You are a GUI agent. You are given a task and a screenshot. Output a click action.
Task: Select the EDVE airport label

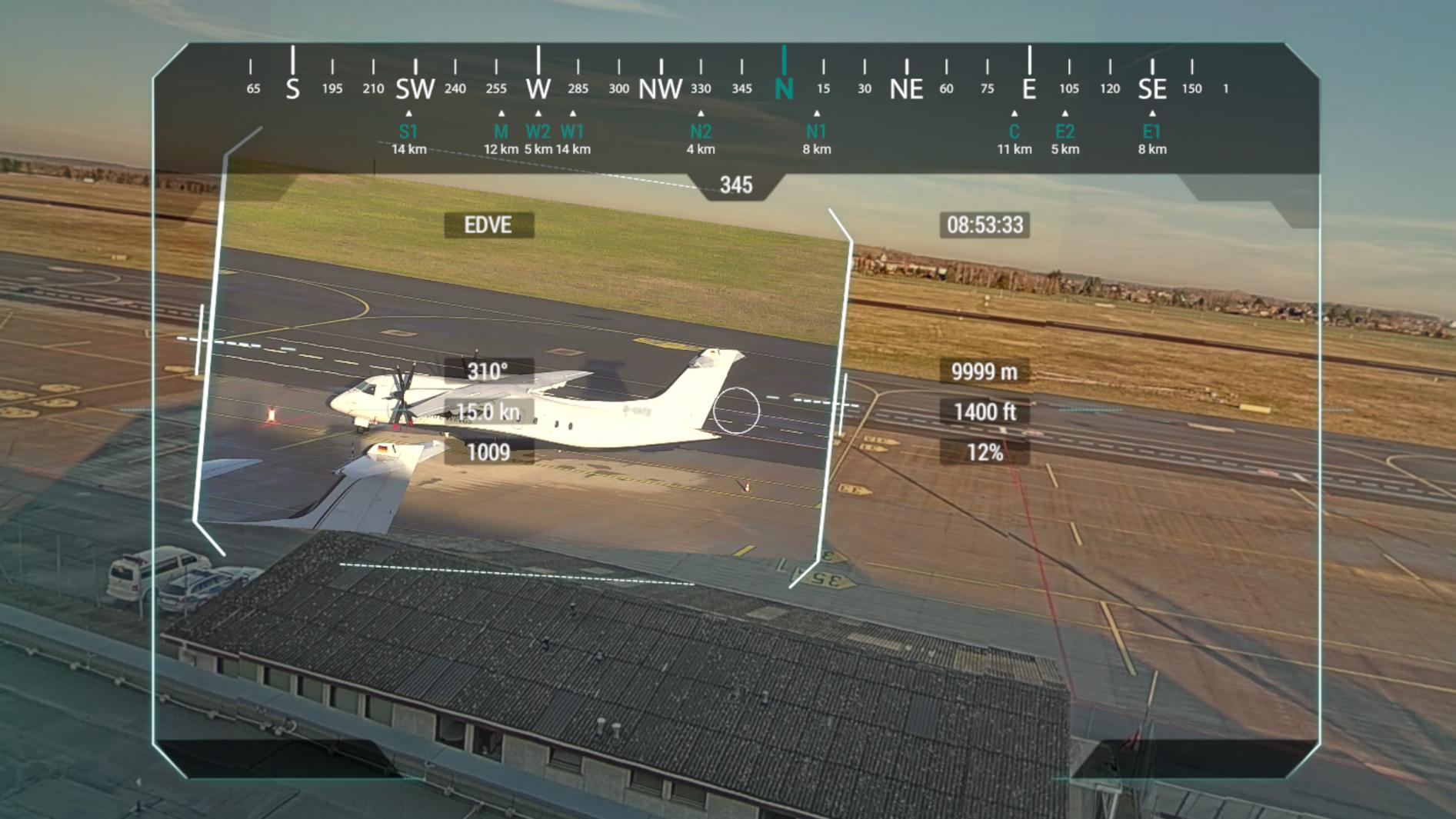point(488,226)
